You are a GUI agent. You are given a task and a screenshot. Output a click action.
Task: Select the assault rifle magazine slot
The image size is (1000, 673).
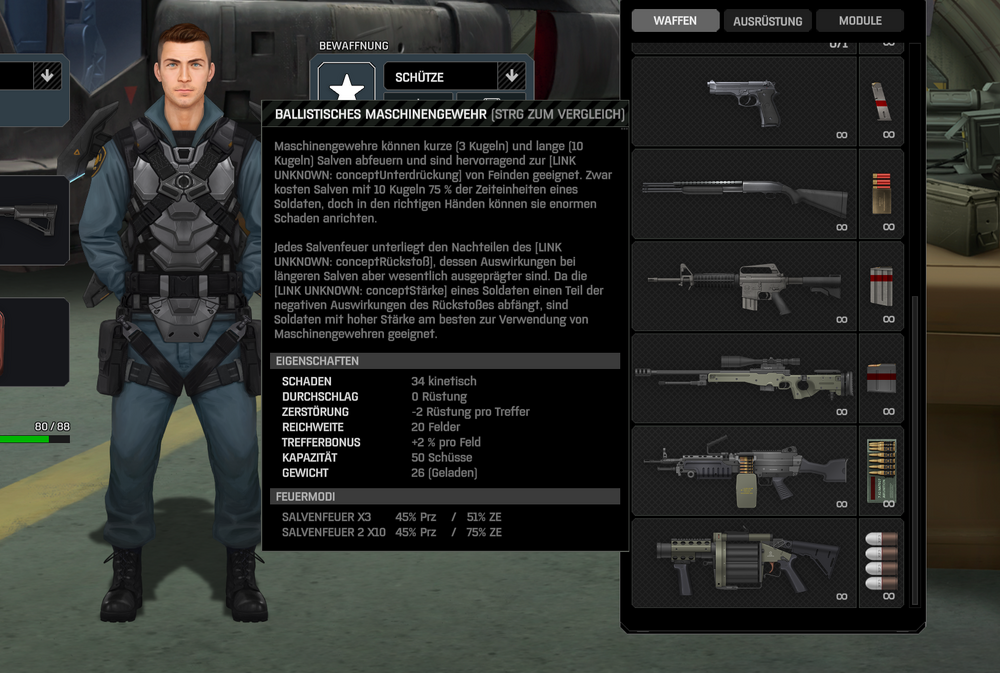point(881,286)
